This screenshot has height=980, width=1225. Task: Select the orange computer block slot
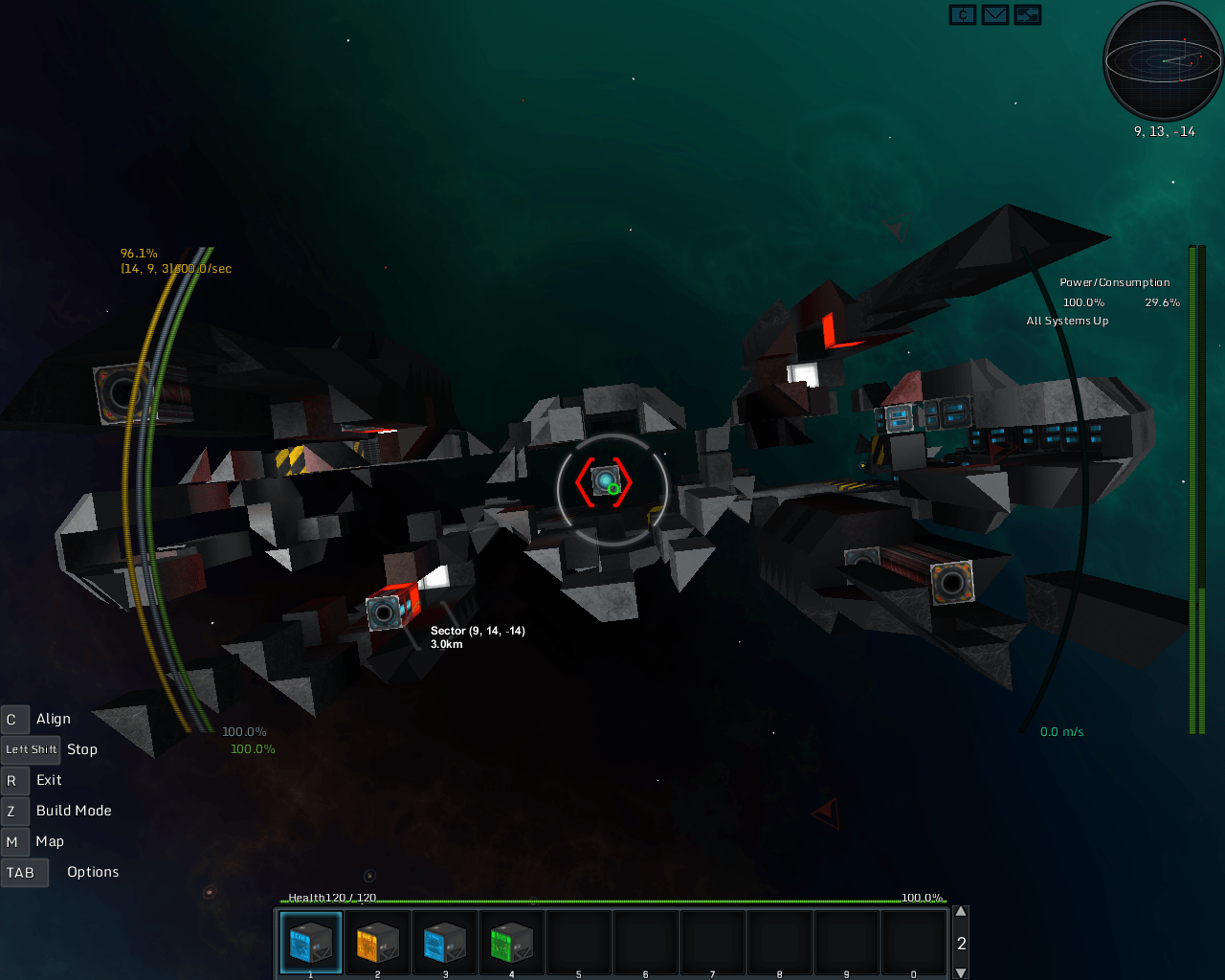[x=378, y=943]
